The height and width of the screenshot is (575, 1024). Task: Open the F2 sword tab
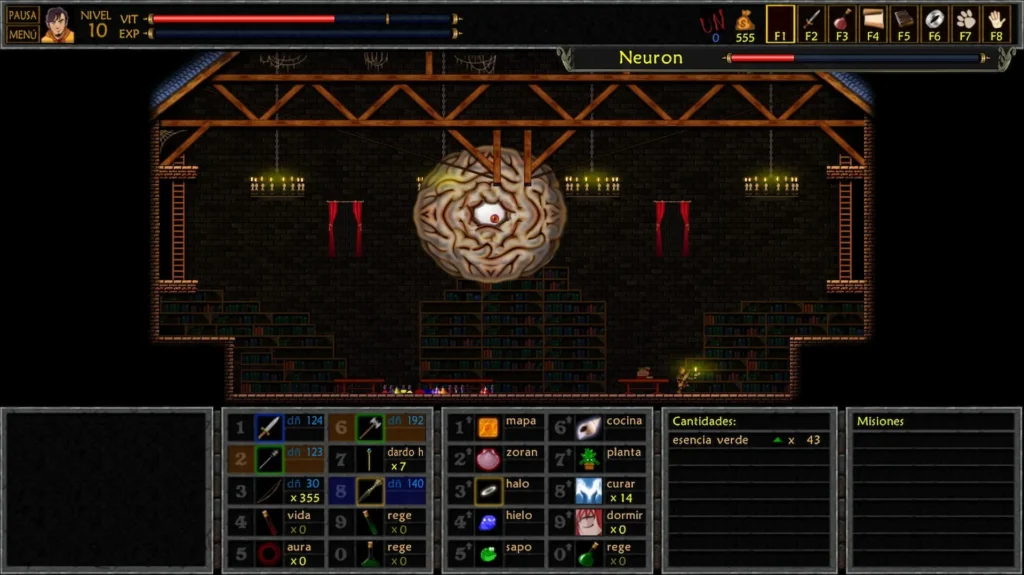(811, 24)
